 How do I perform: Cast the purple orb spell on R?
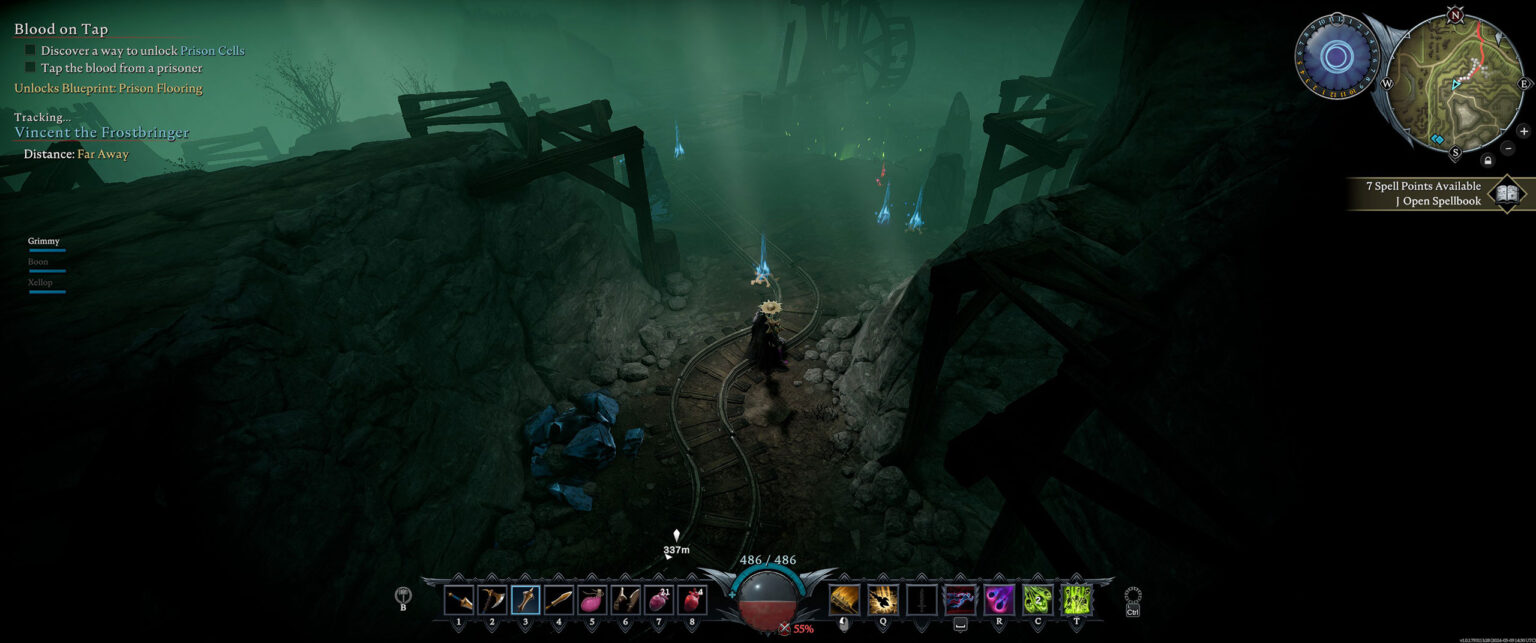coord(999,599)
